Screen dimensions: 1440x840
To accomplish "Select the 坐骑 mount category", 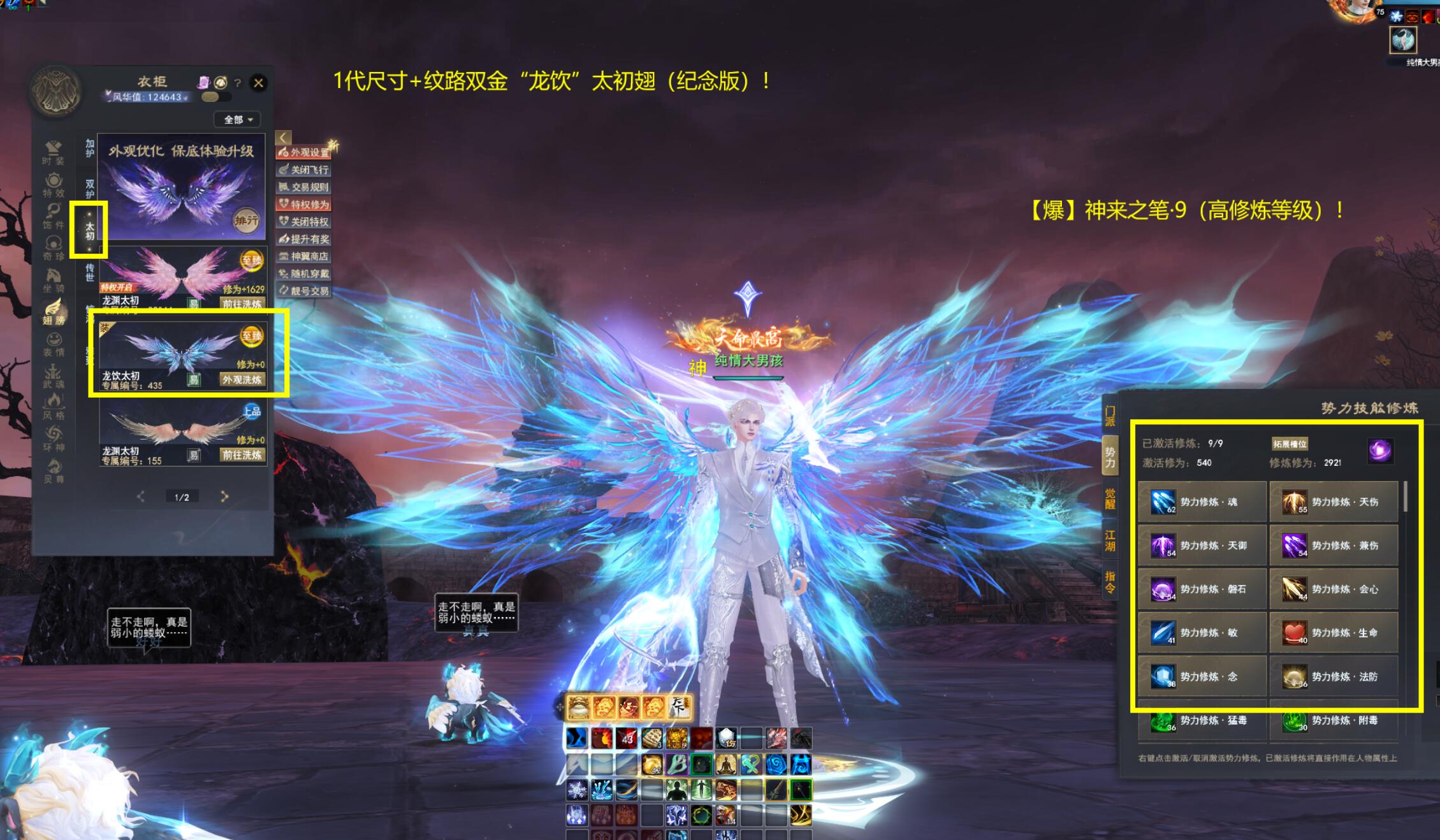I will point(54,280).
